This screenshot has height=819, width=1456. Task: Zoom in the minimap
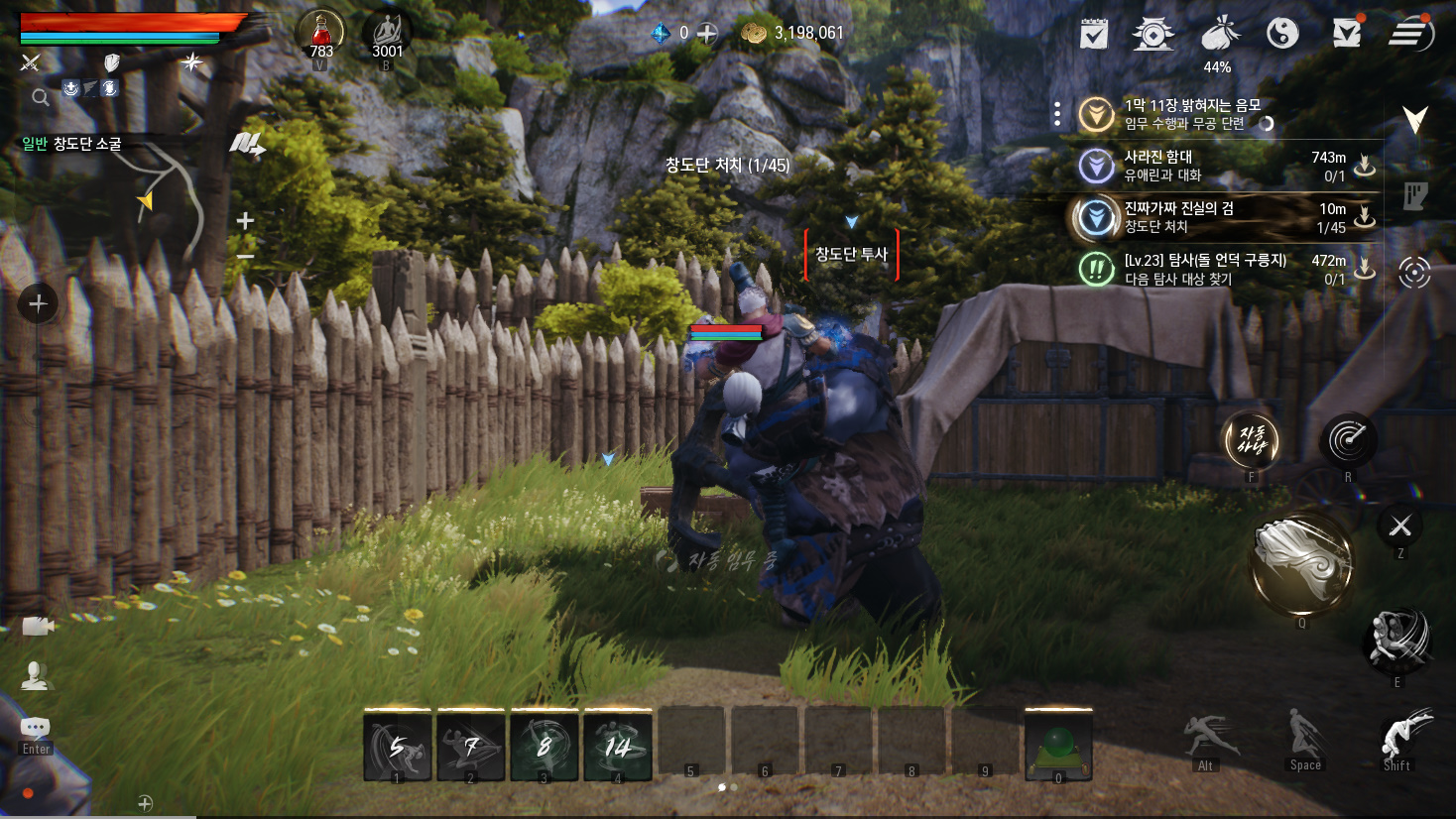[x=245, y=220]
